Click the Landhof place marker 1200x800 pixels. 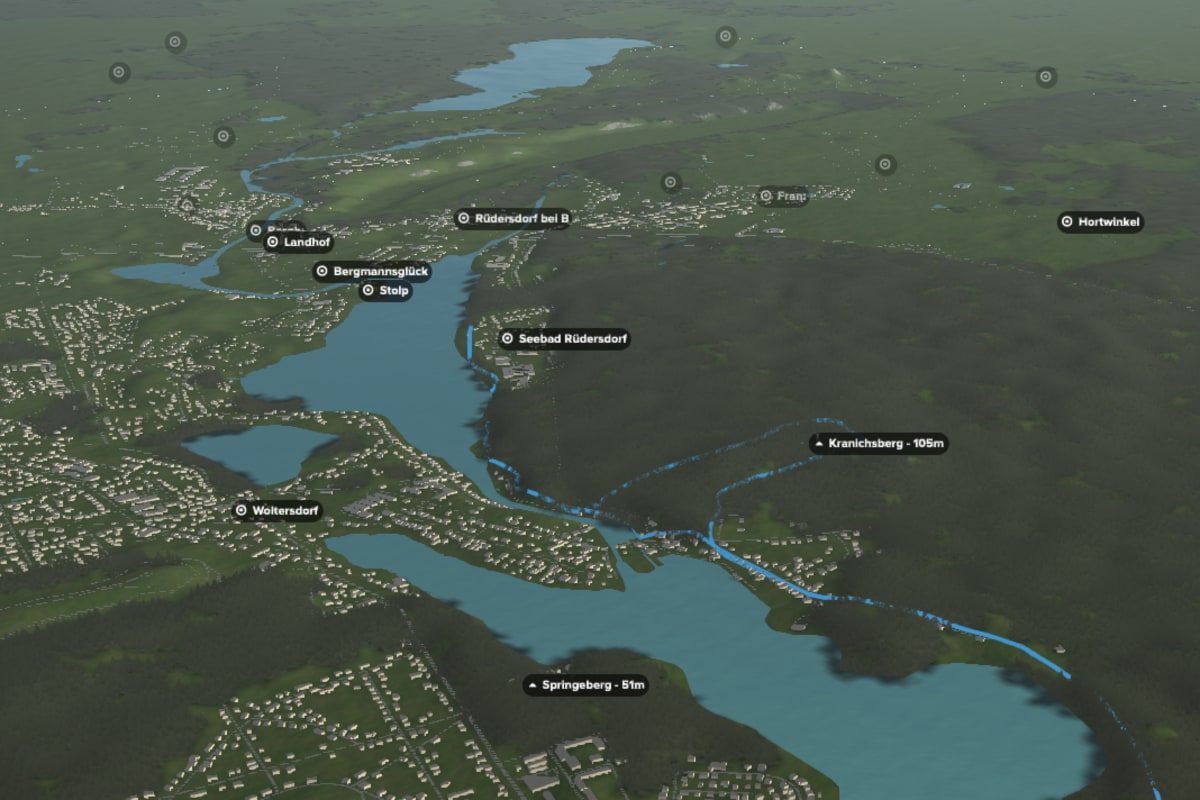[299, 242]
